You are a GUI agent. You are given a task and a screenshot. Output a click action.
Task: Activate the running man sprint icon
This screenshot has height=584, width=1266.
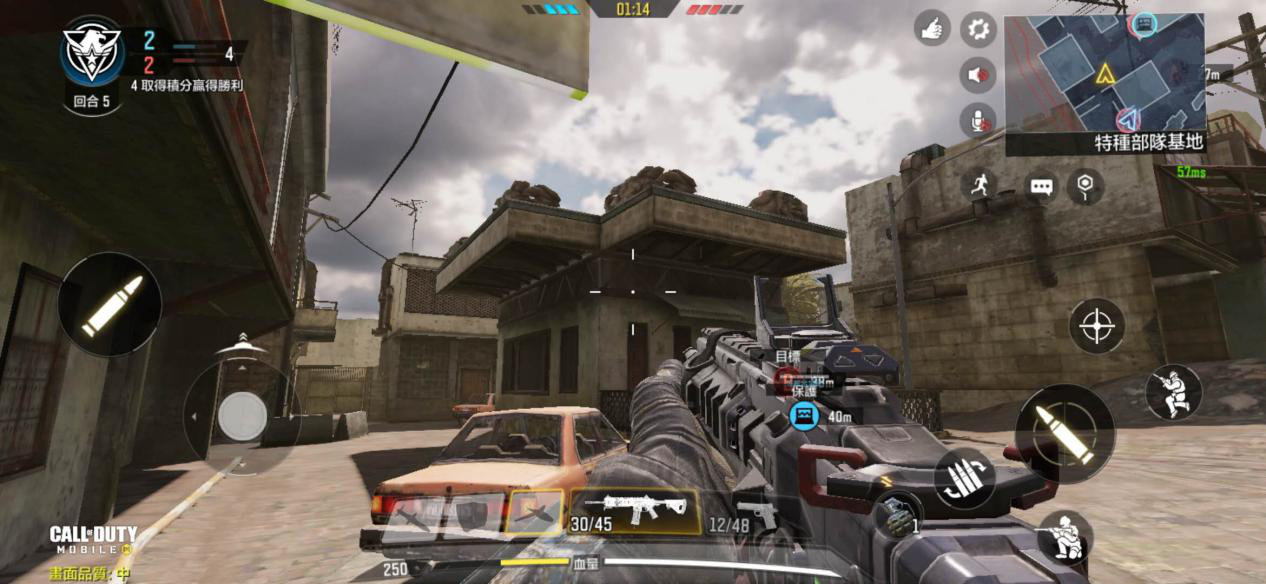(x=979, y=184)
